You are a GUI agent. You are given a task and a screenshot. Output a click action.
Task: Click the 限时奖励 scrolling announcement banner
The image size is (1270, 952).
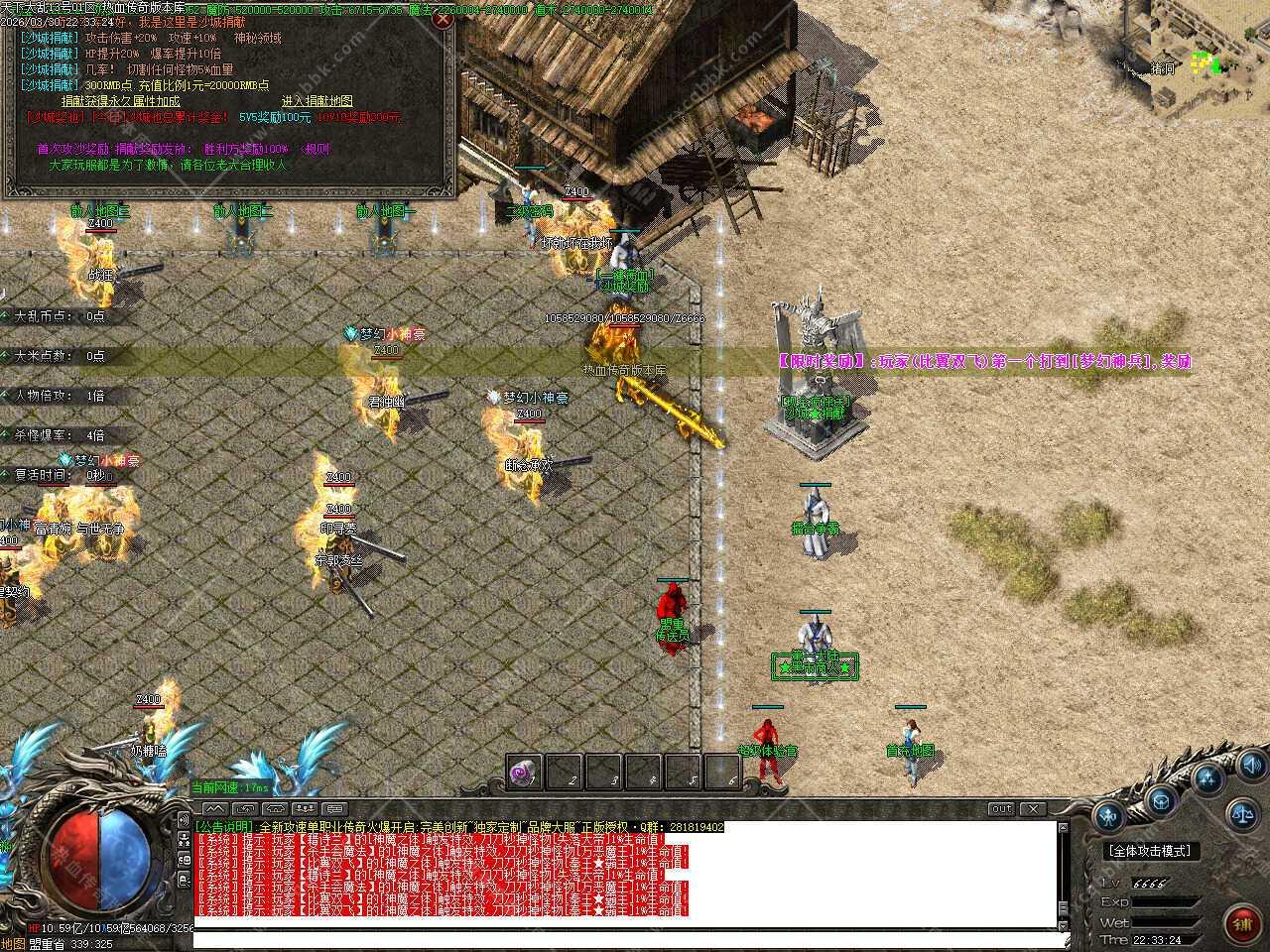[x=982, y=362]
